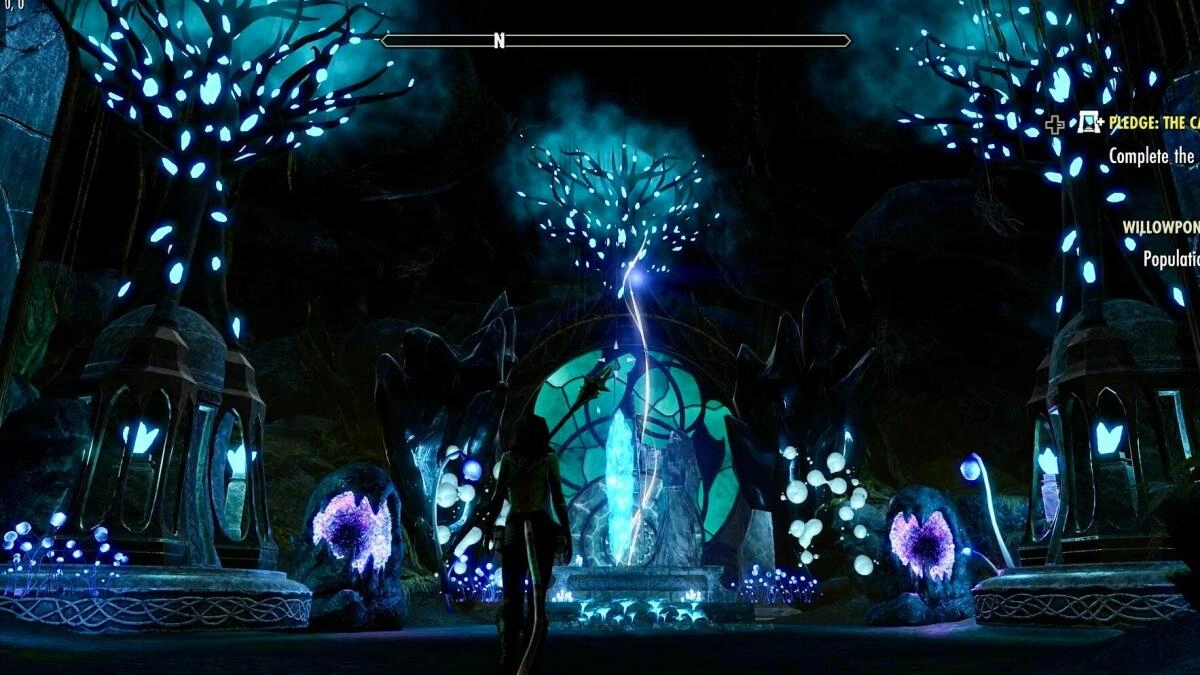Click the north marker on the compass bar
The height and width of the screenshot is (675, 1200).
499,41
